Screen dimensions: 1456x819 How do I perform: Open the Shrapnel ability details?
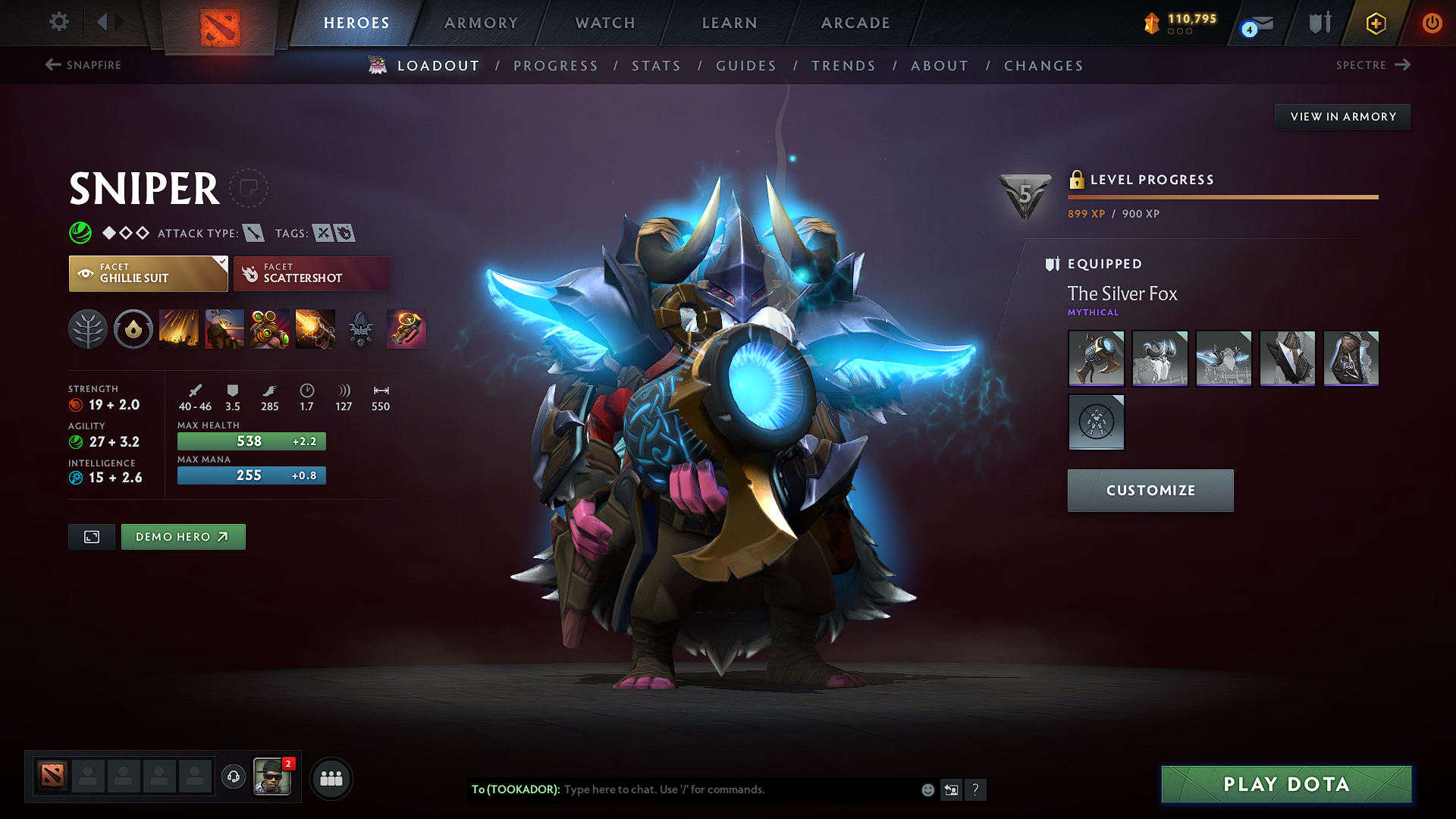coord(179,328)
